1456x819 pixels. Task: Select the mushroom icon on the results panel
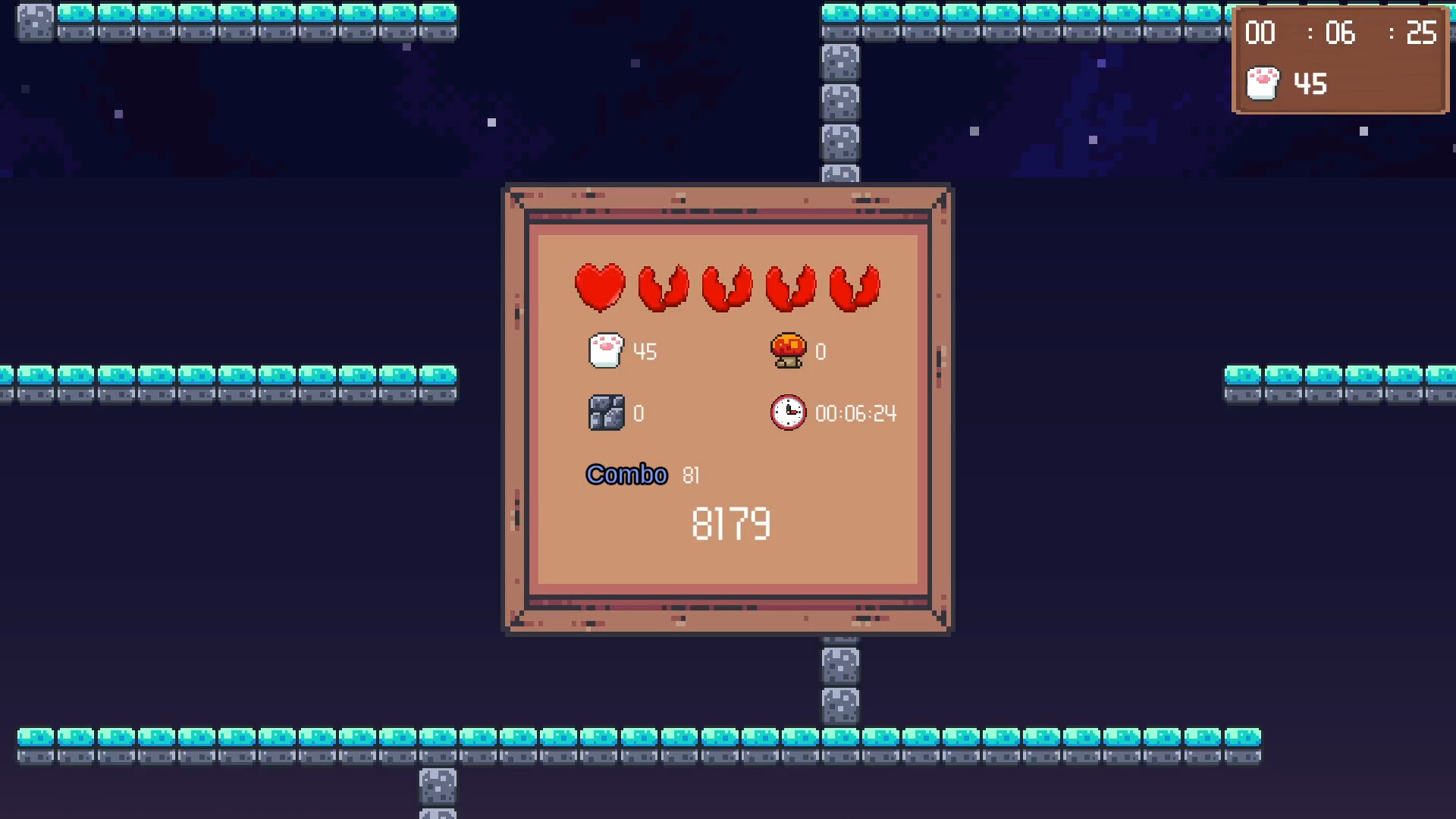click(788, 350)
